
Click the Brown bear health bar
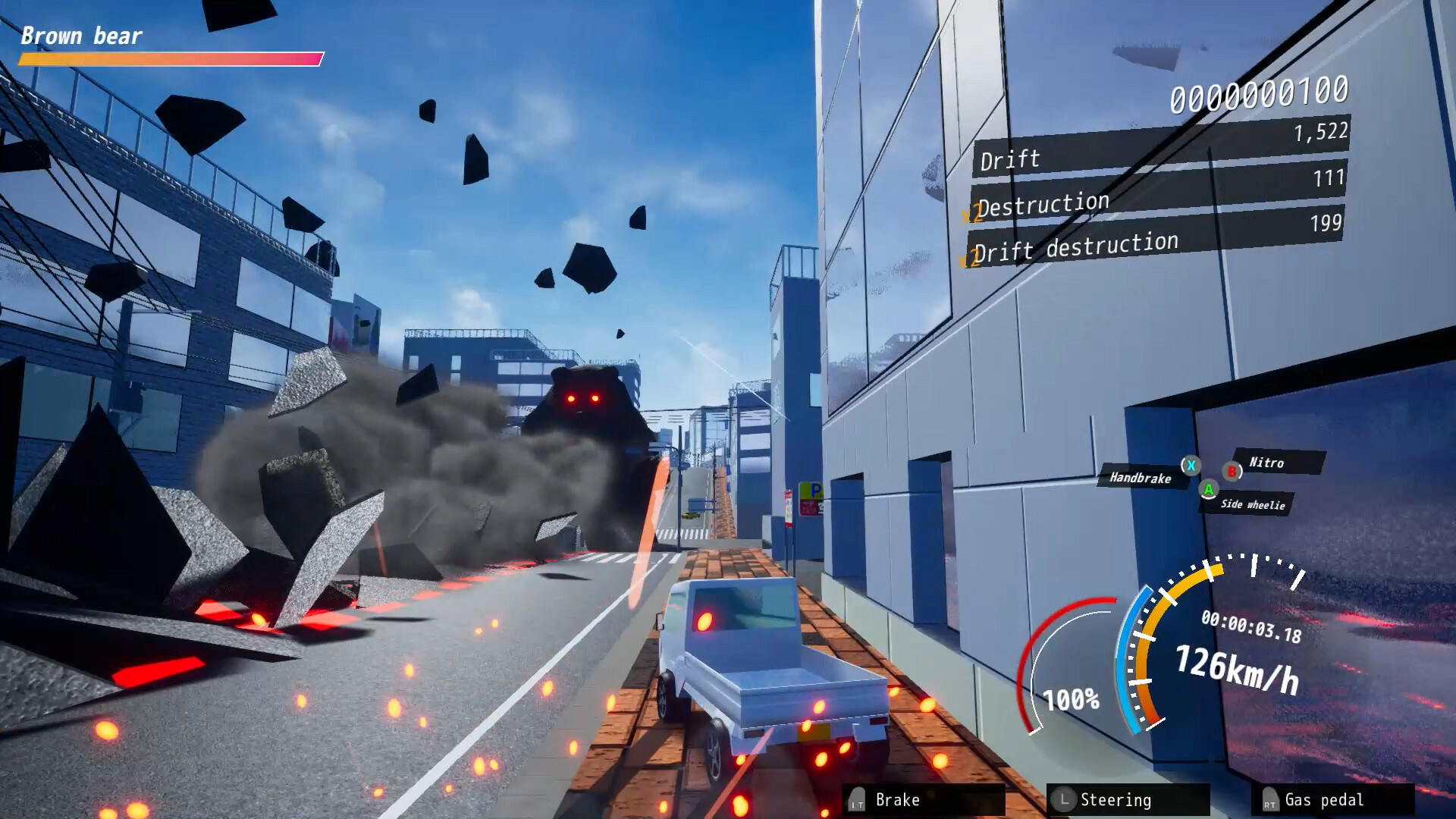click(171, 57)
